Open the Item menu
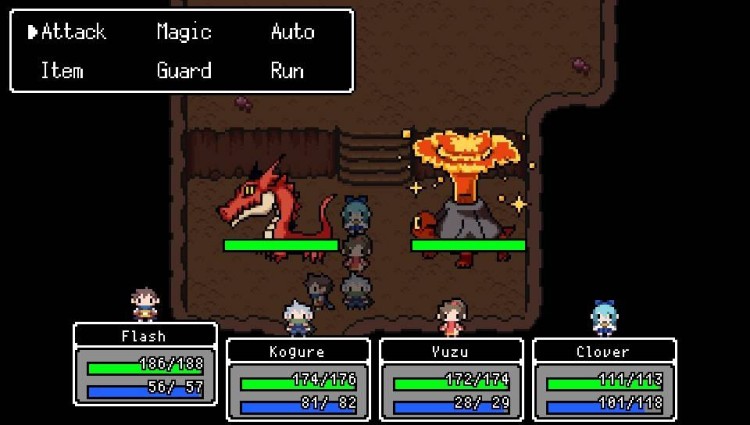 (x=61, y=71)
